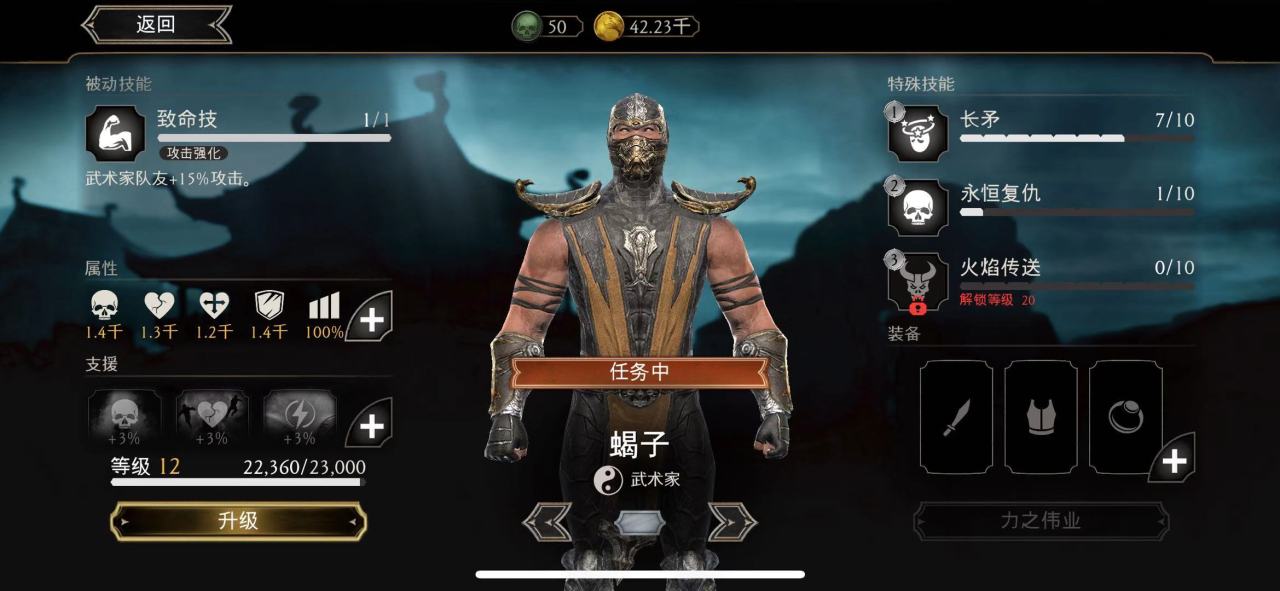Screen dimensions: 1280x591
Task: Open the 致命技 passive skill icon
Action: 115,133
